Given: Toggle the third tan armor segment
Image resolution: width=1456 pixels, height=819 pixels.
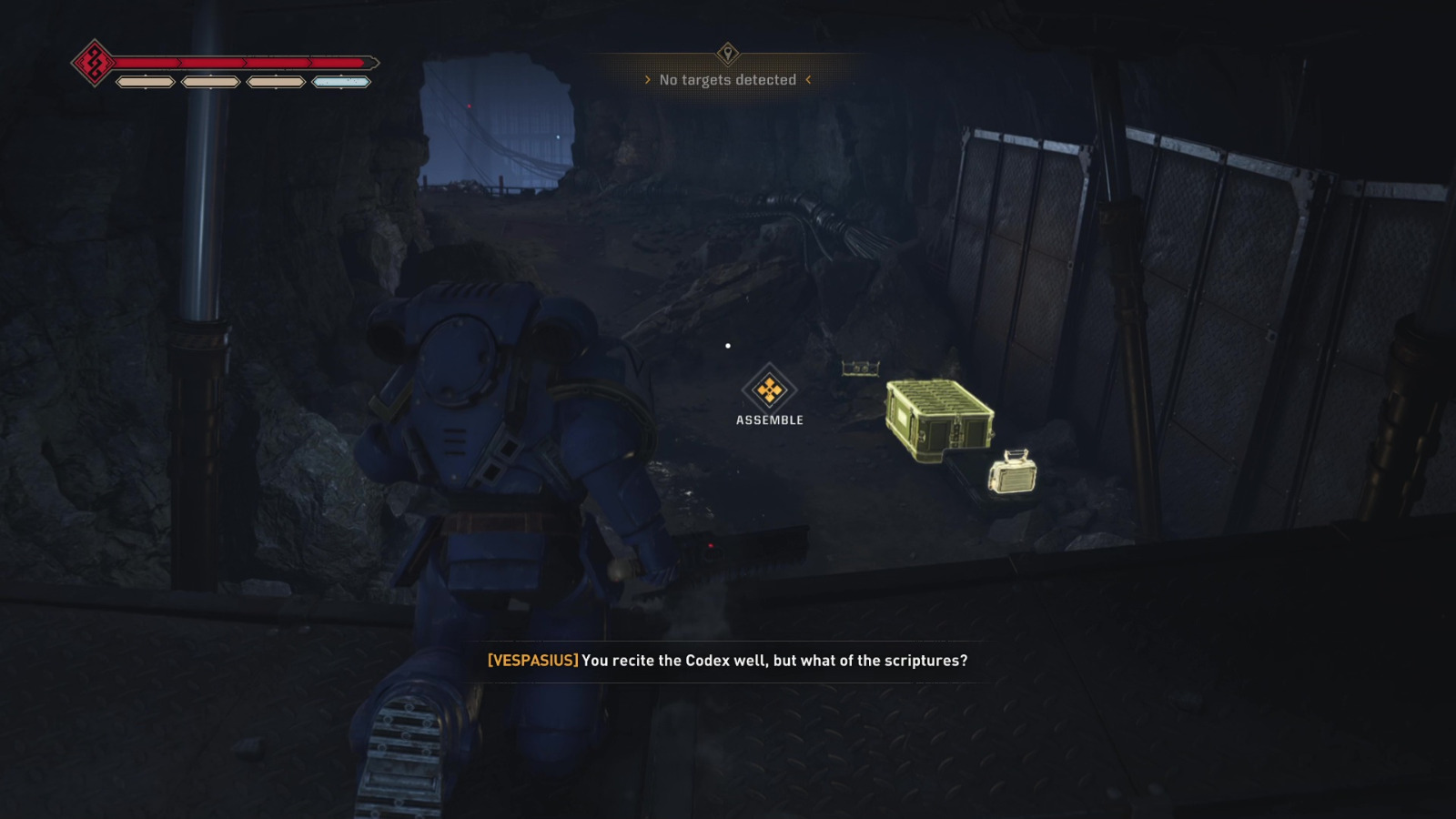Looking at the screenshot, I should pyautogui.click(x=278, y=83).
